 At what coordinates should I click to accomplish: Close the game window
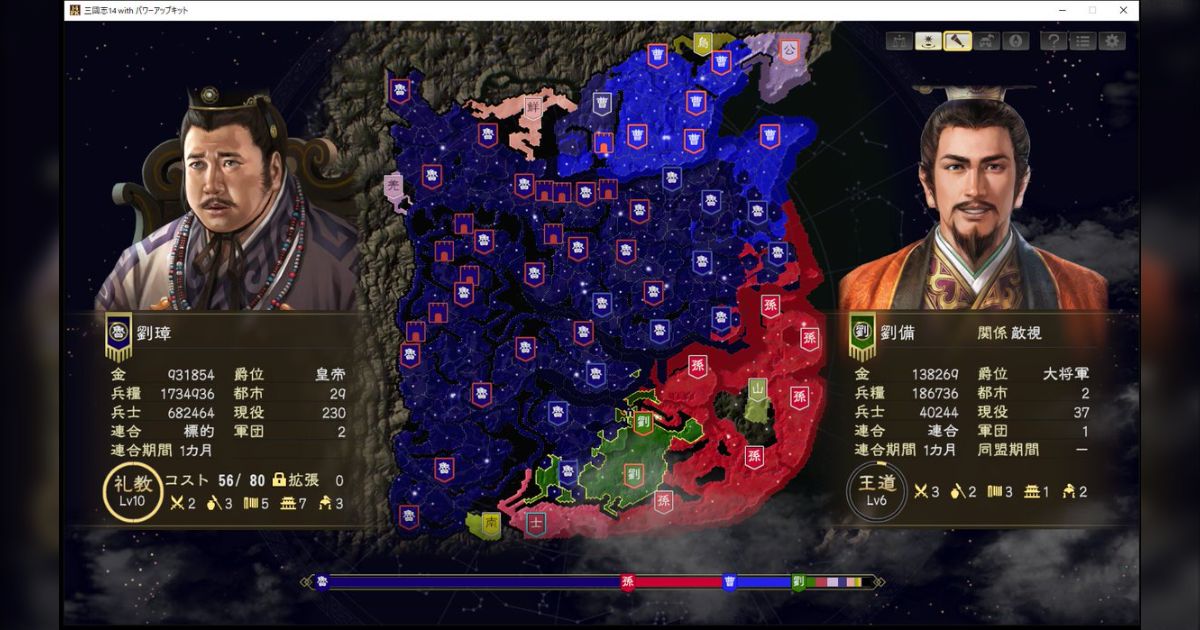click(x=1123, y=10)
